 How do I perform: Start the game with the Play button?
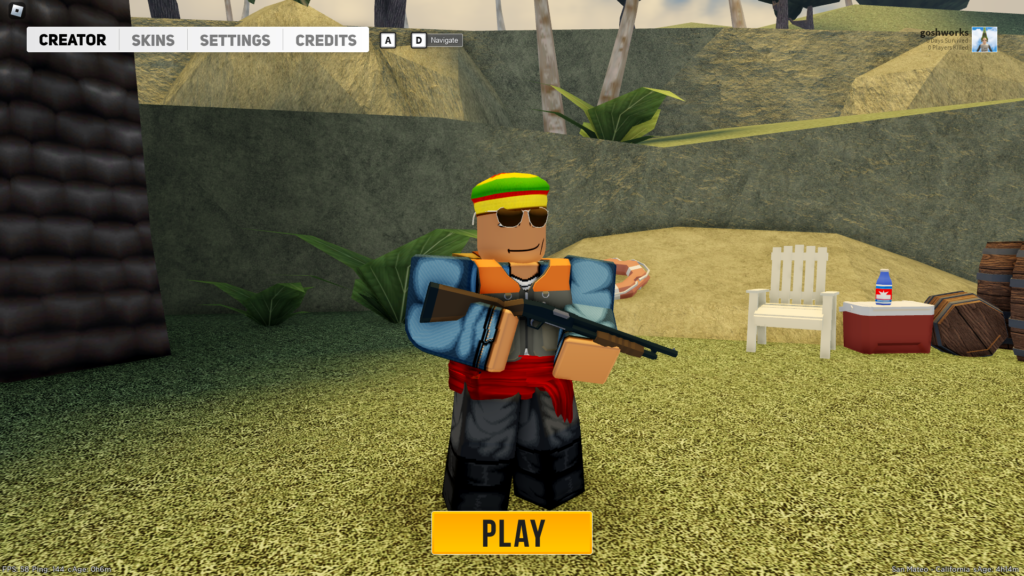pyautogui.click(x=512, y=533)
